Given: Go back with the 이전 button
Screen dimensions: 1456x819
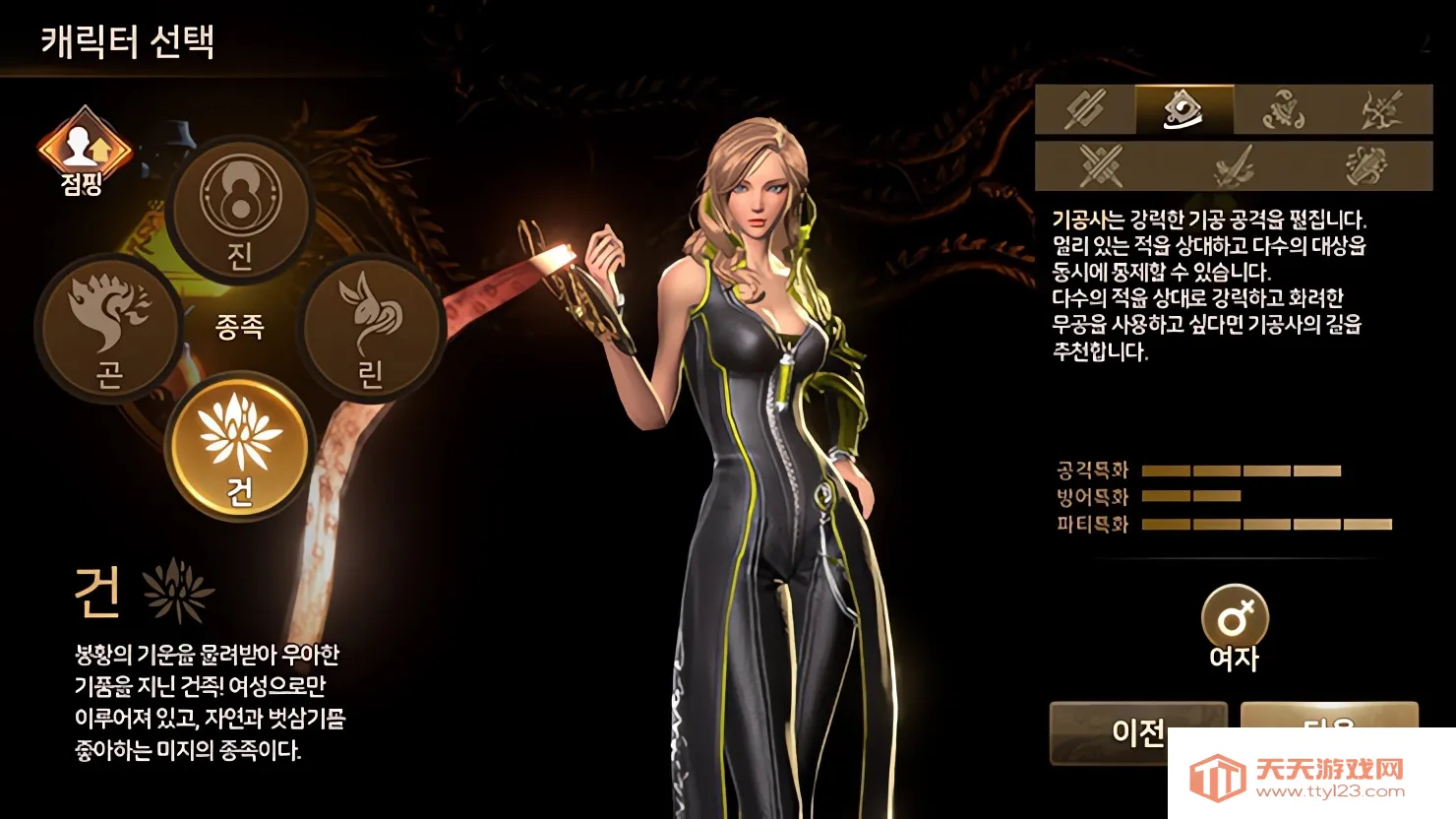Looking at the screenshot, I should [1137, 732].
